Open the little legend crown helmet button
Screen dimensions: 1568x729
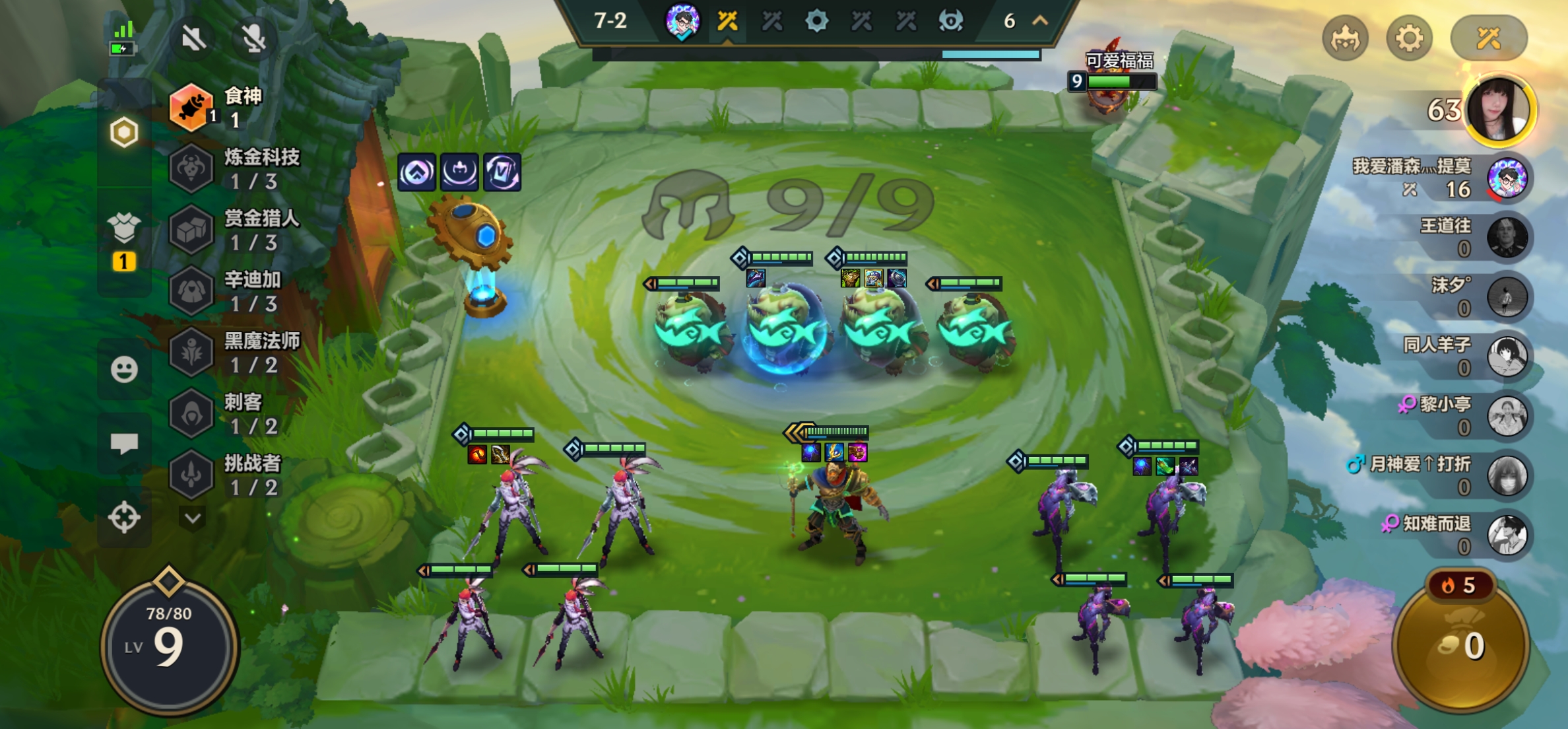tap(1346, 39)
